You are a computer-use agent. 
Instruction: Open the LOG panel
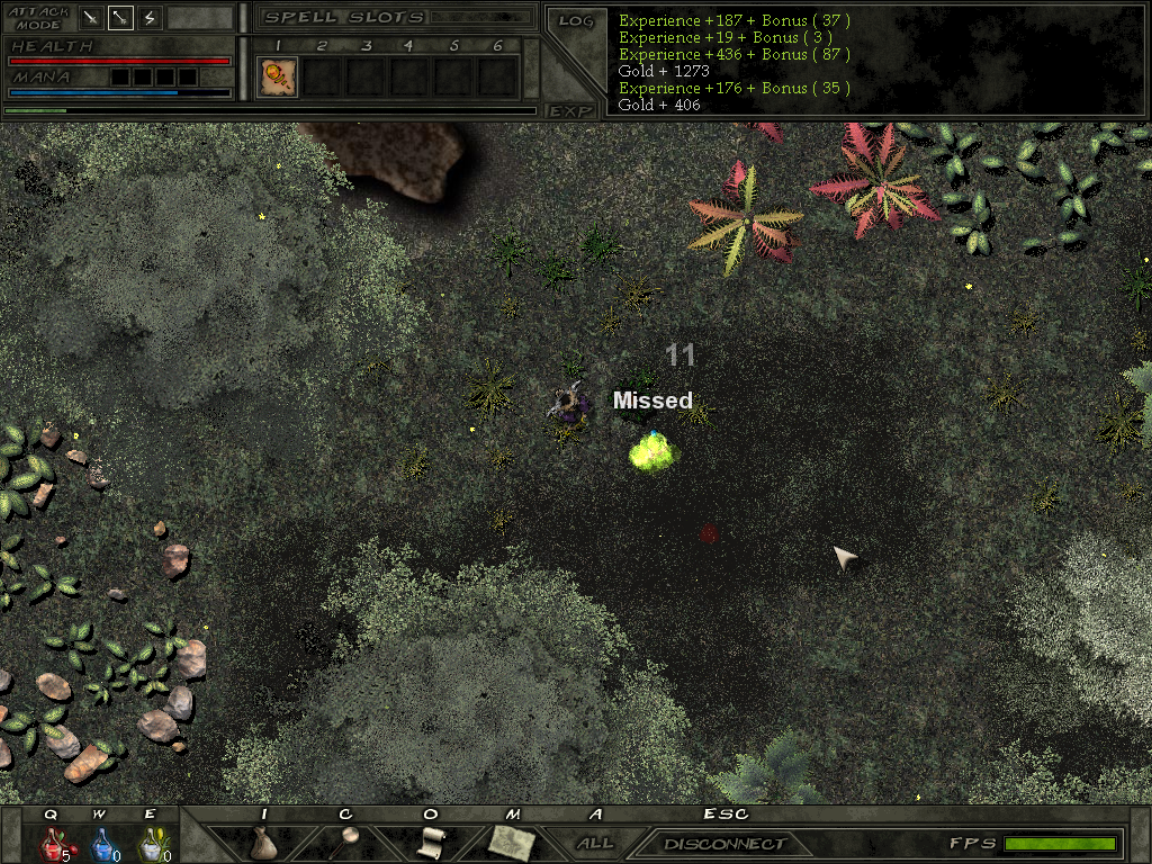(x=576, y=21)
